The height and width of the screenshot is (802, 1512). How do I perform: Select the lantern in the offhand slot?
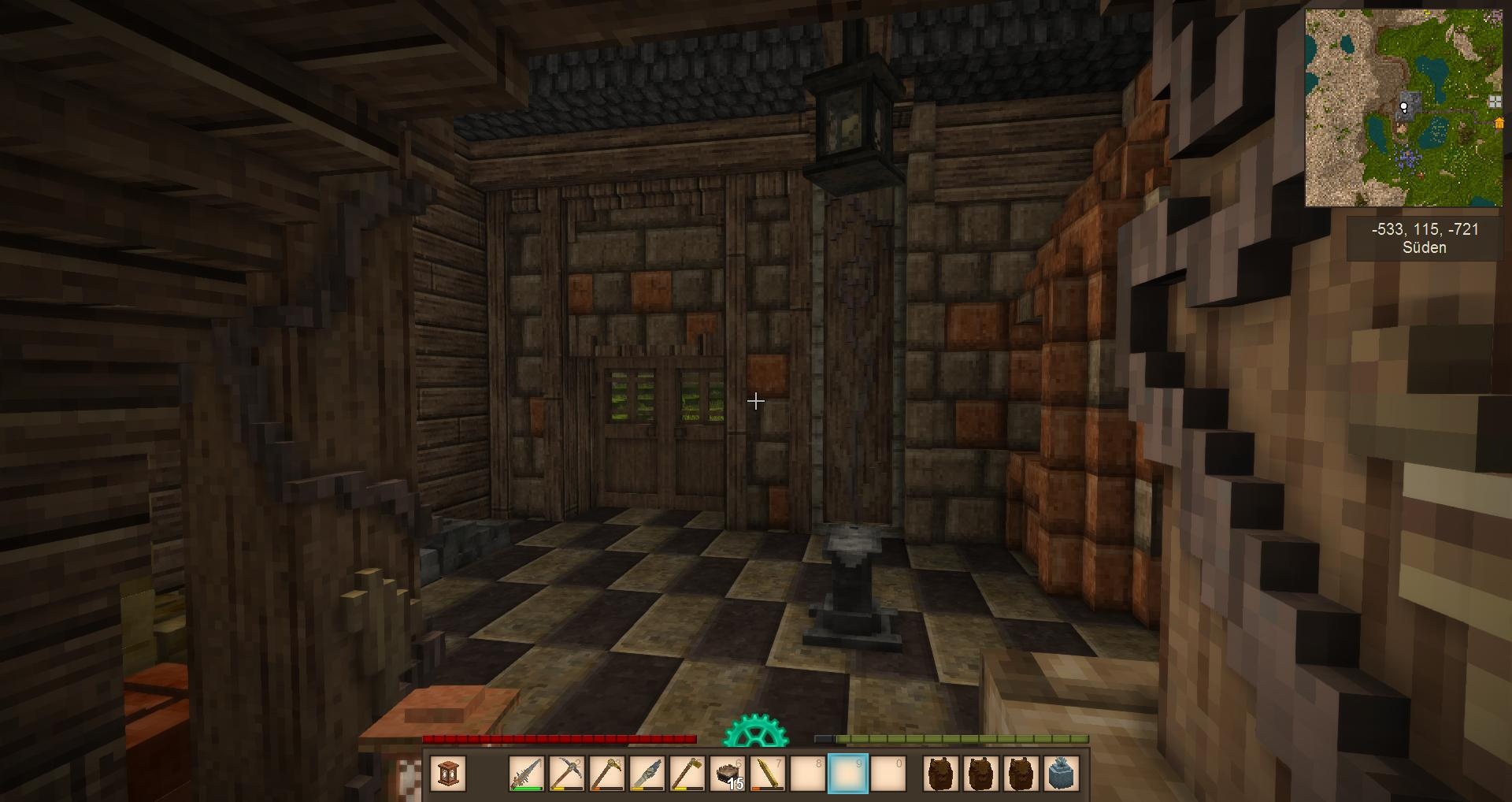[449, 774]
